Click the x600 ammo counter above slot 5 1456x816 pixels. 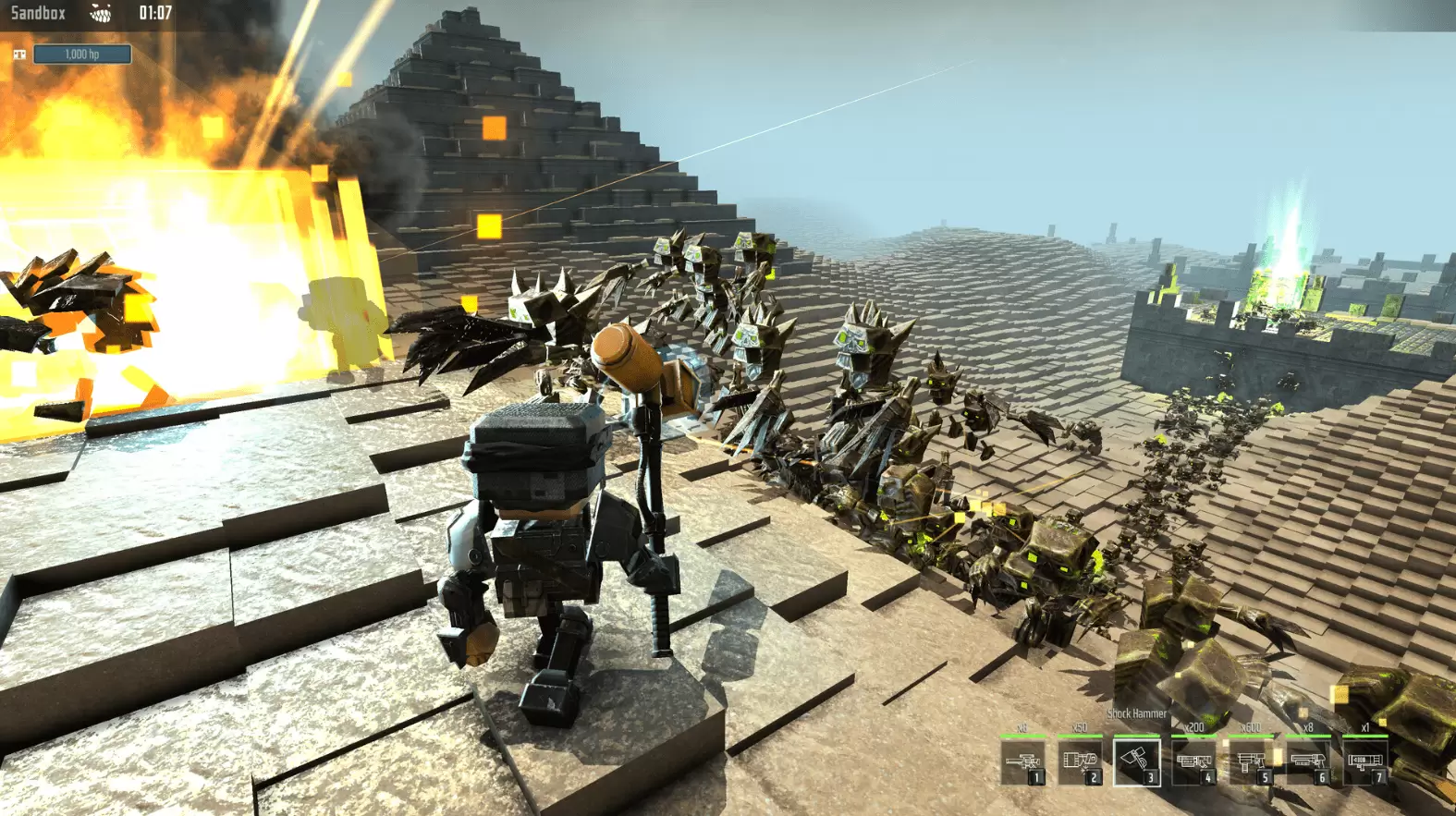tap(1251, 727)
